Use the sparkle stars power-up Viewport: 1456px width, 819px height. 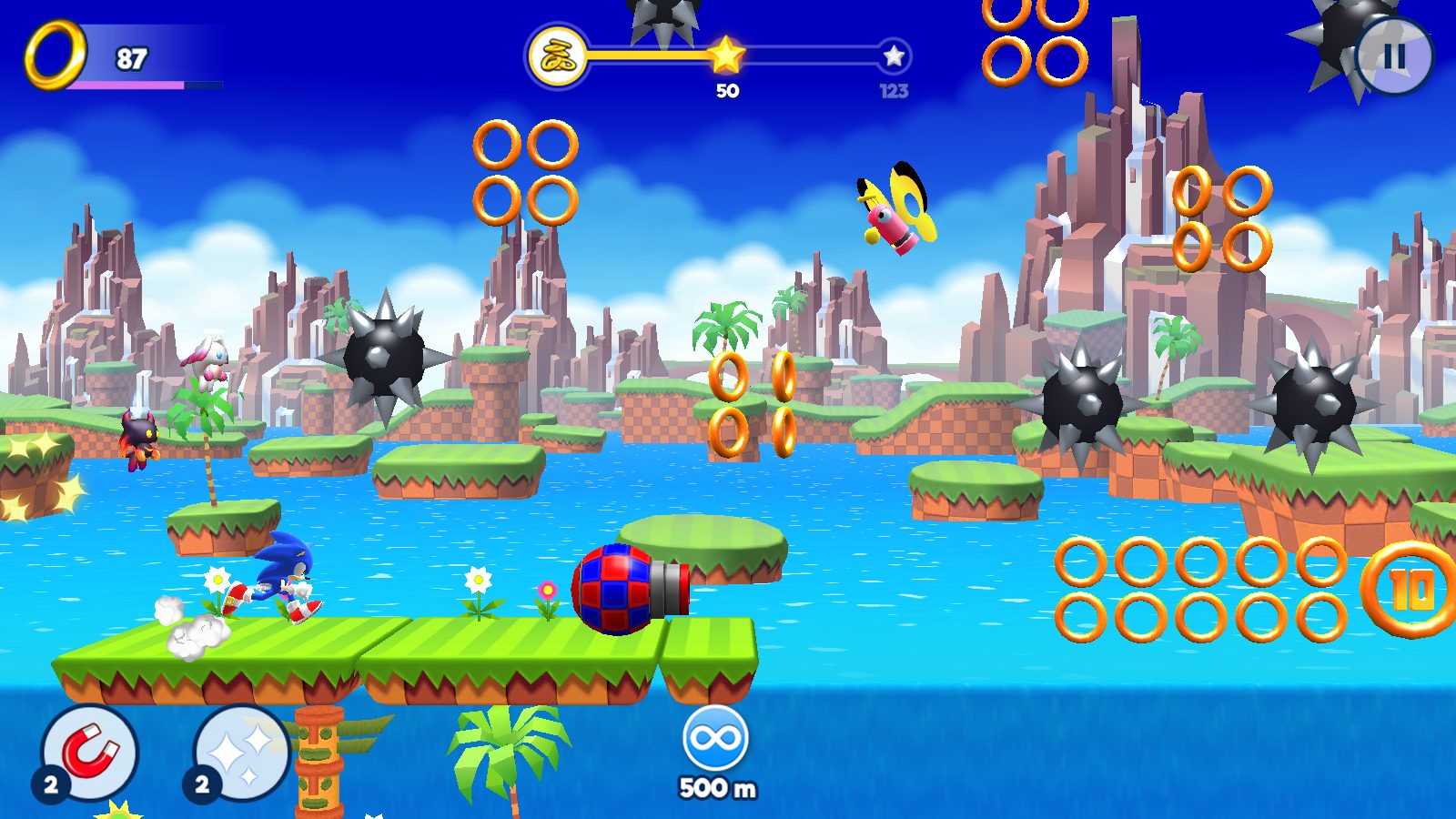point(241,753)
